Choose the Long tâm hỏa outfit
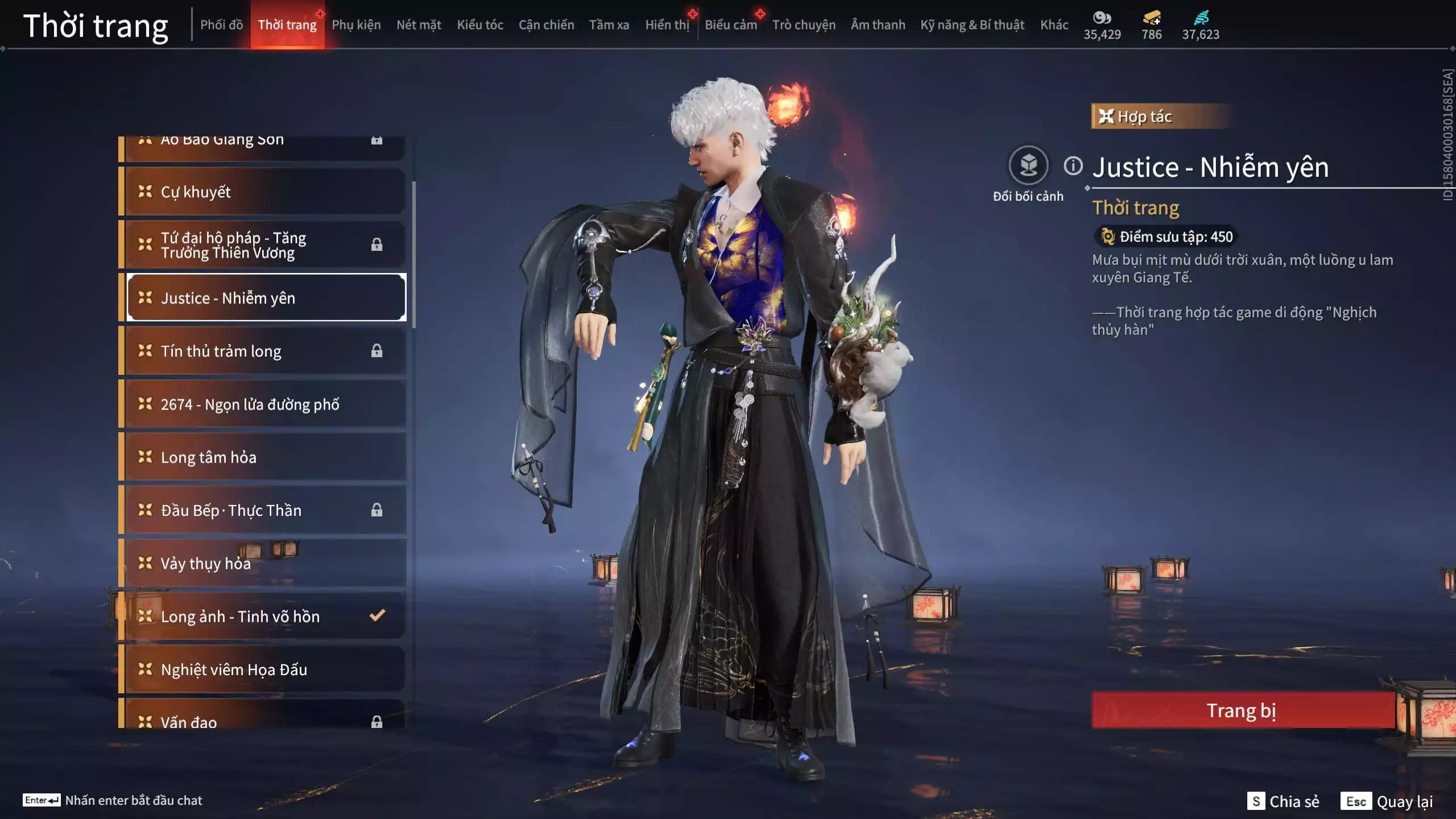The height and width of the screenshot is (819, 1456). (x=265, y=457)
